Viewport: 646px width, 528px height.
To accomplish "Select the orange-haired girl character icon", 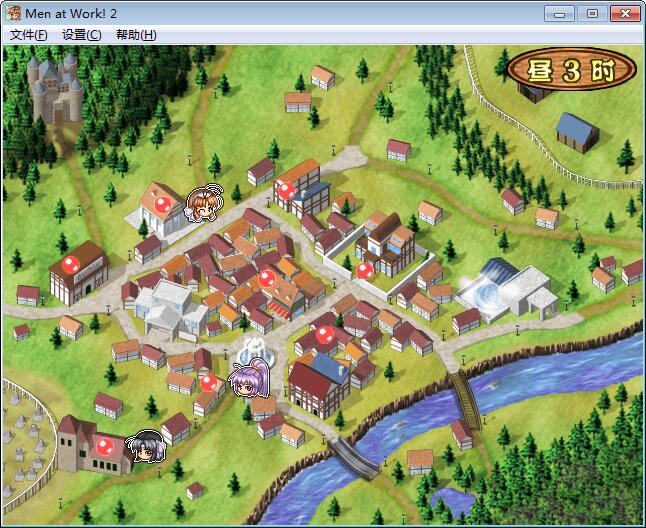I will [204, 204].
